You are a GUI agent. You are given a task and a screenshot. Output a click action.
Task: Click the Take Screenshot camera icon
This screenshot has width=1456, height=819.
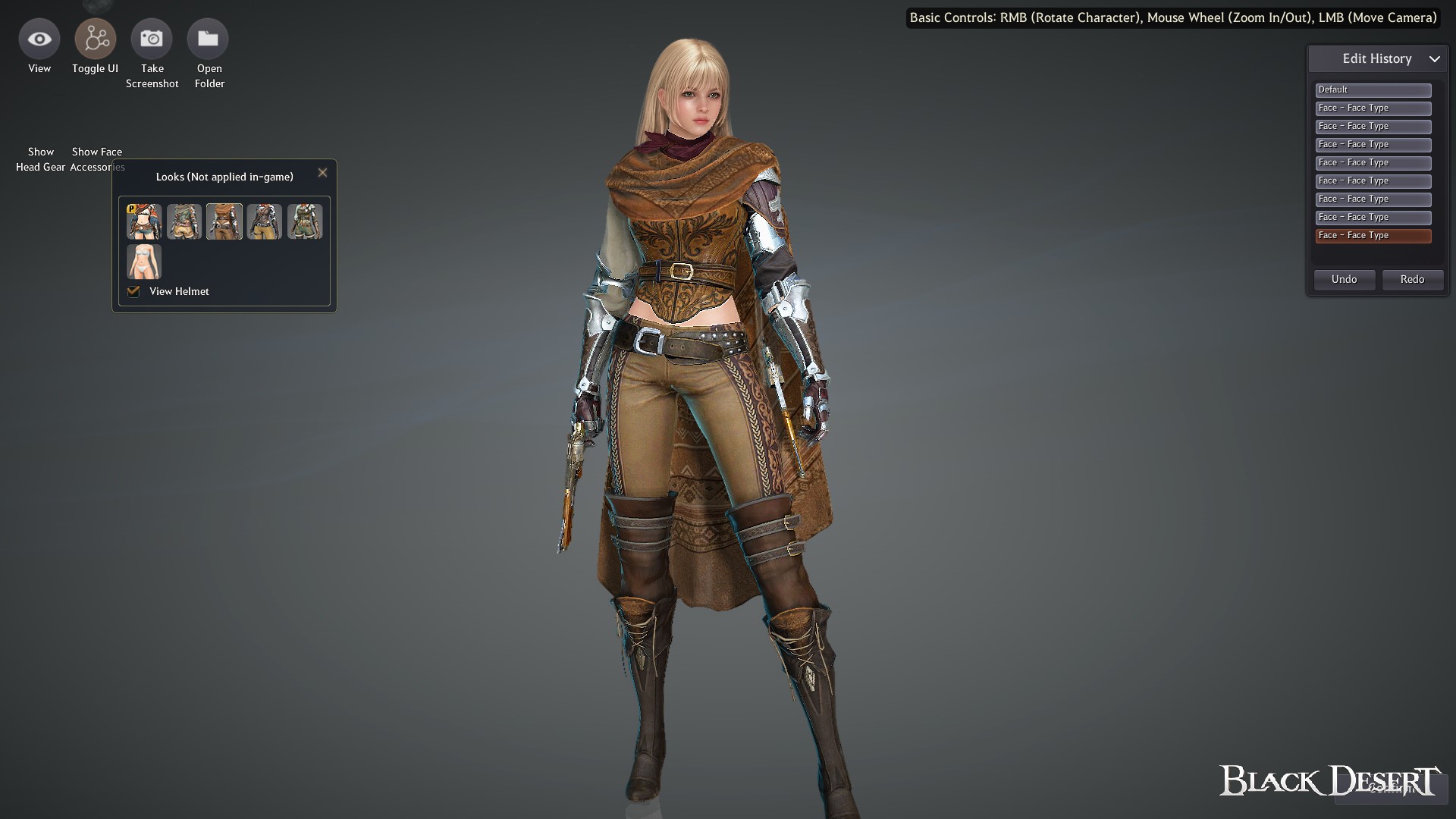(x=152, y=38)
